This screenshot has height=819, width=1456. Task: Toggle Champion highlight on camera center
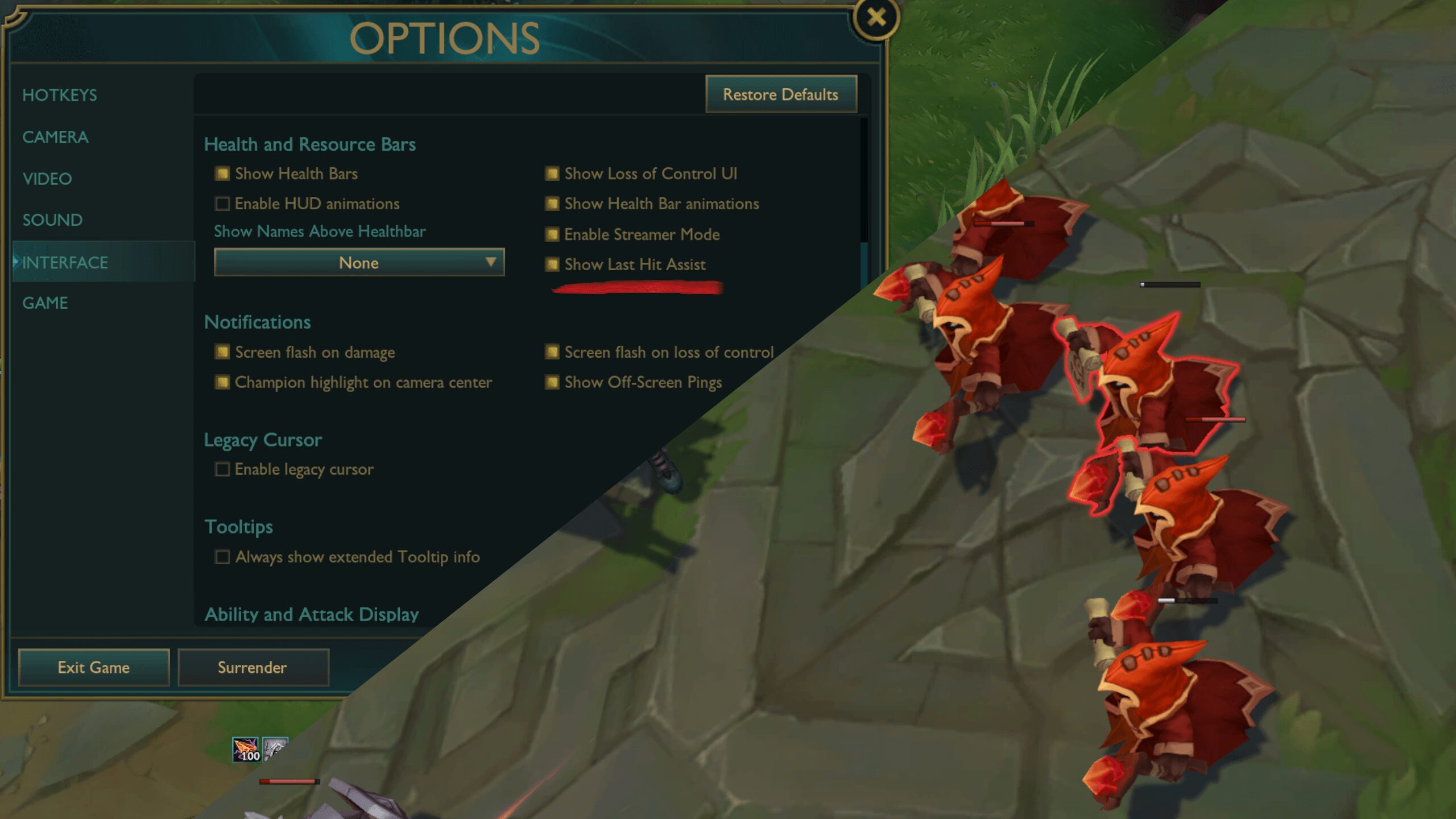pyautogui.click(x=222, y=382)
